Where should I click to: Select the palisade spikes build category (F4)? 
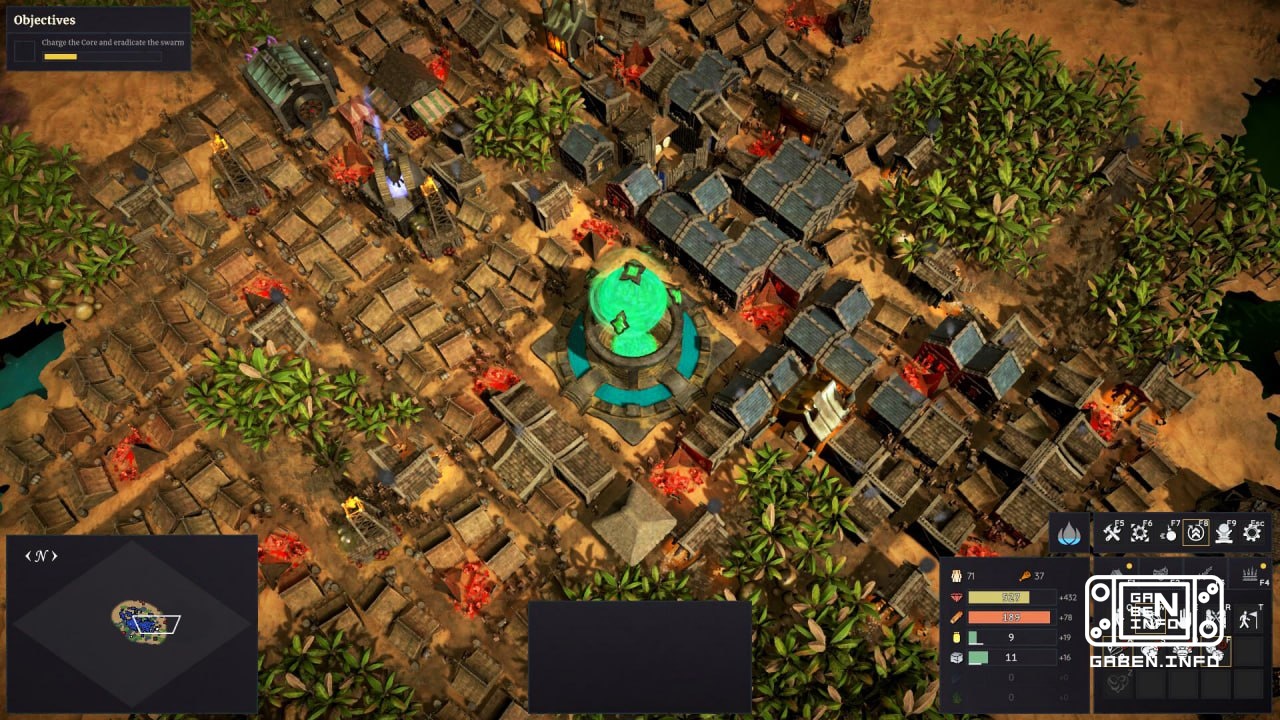(x=1249, y=573)
